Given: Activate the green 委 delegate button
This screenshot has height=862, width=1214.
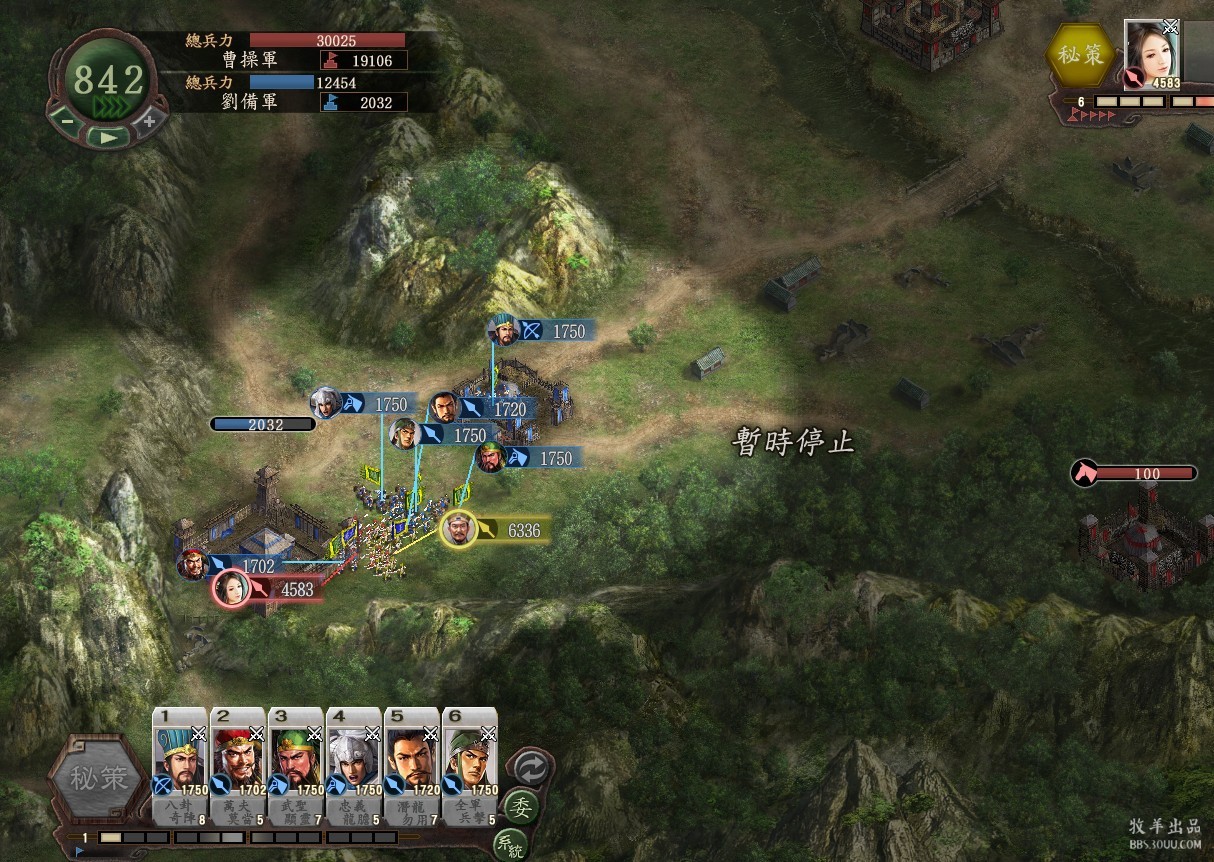Looking at the screenshot, I should [521, 806].
